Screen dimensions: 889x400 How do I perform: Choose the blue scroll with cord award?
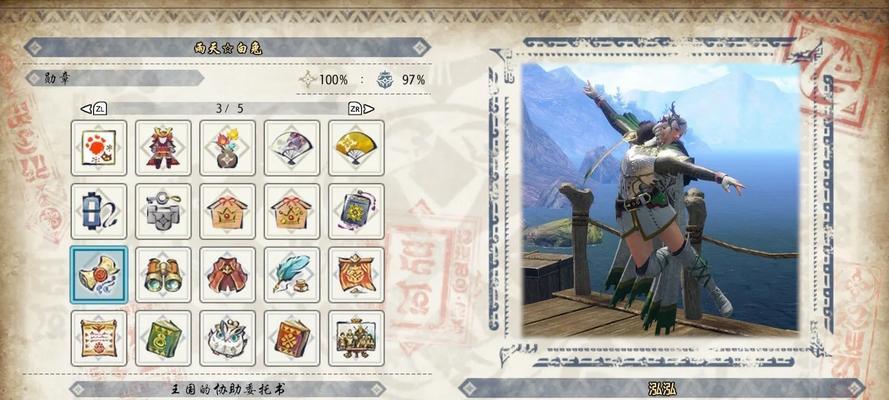(99, 211)
